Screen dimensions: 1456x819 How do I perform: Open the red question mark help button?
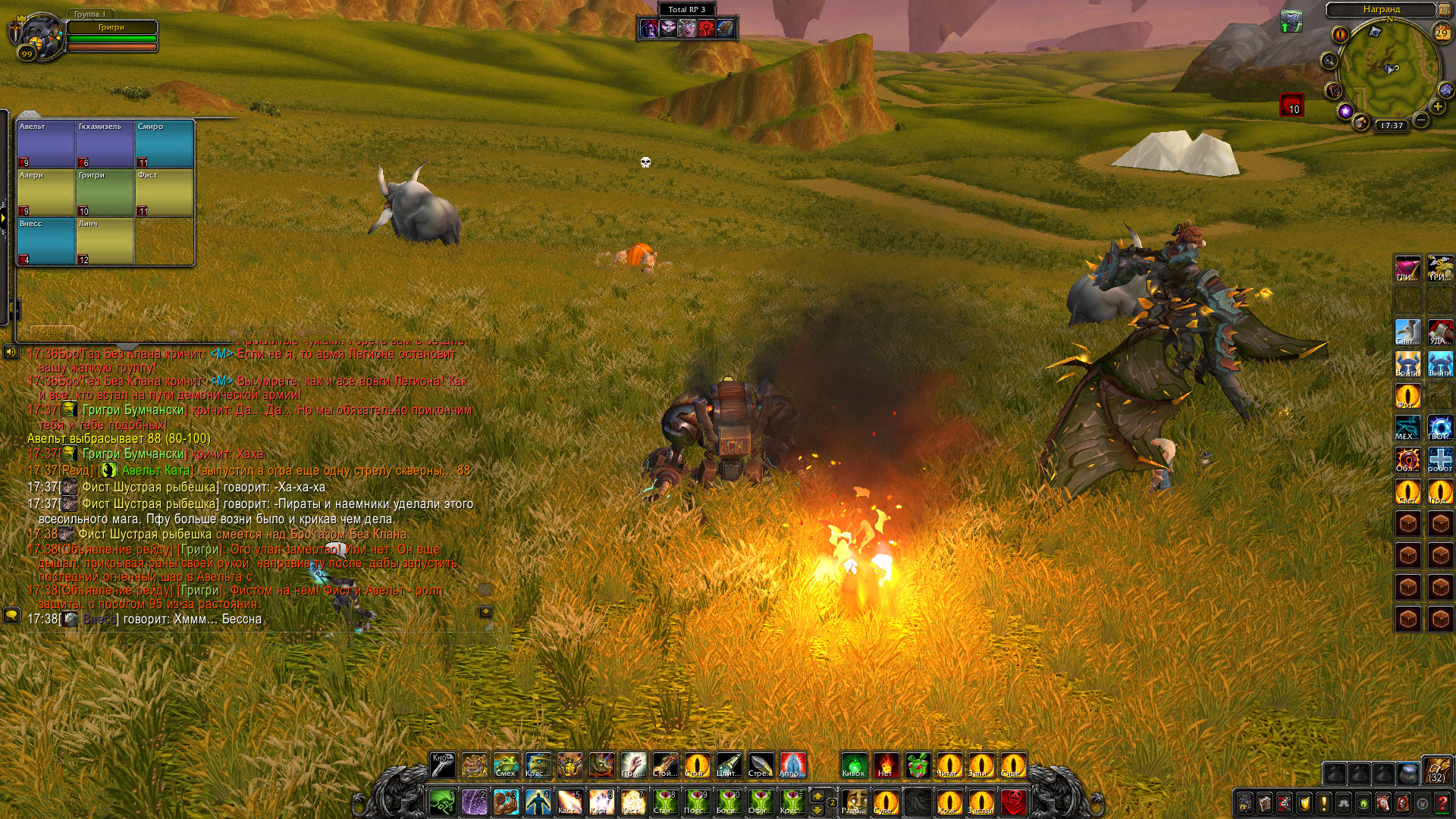point(1442,802)
